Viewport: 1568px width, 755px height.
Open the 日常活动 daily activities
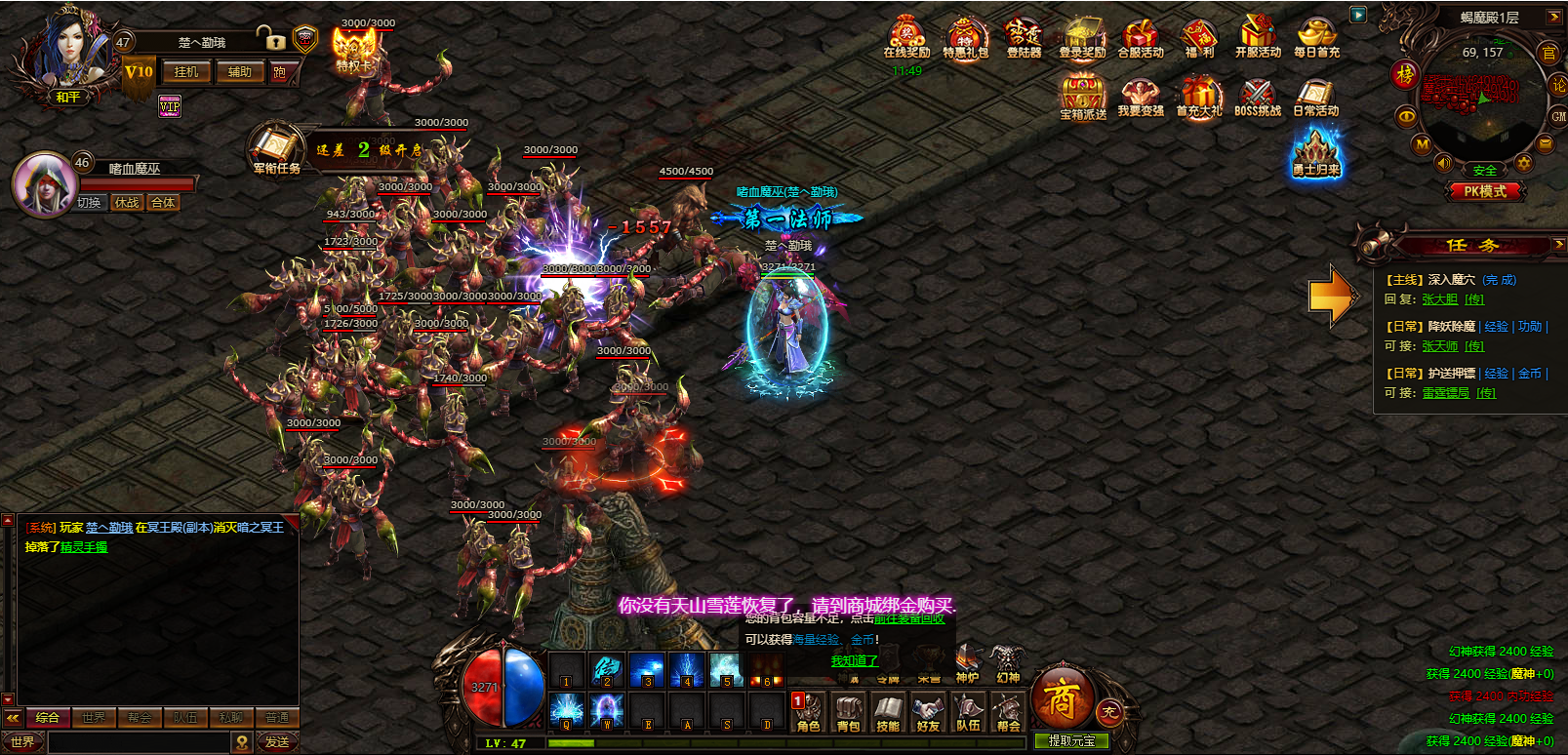(x=1315, y=98)
